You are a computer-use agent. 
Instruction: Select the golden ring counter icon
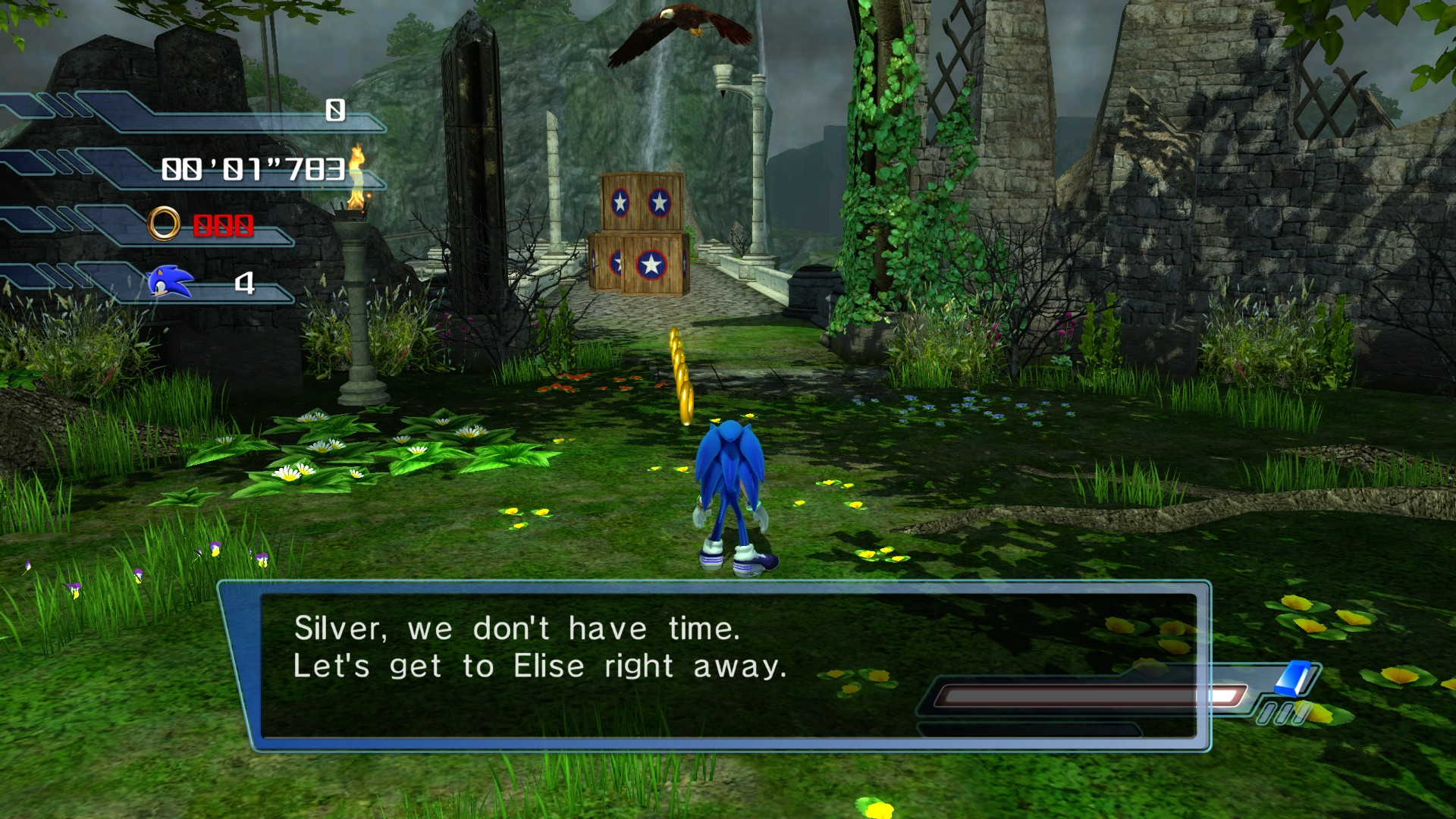click(165, 224)
